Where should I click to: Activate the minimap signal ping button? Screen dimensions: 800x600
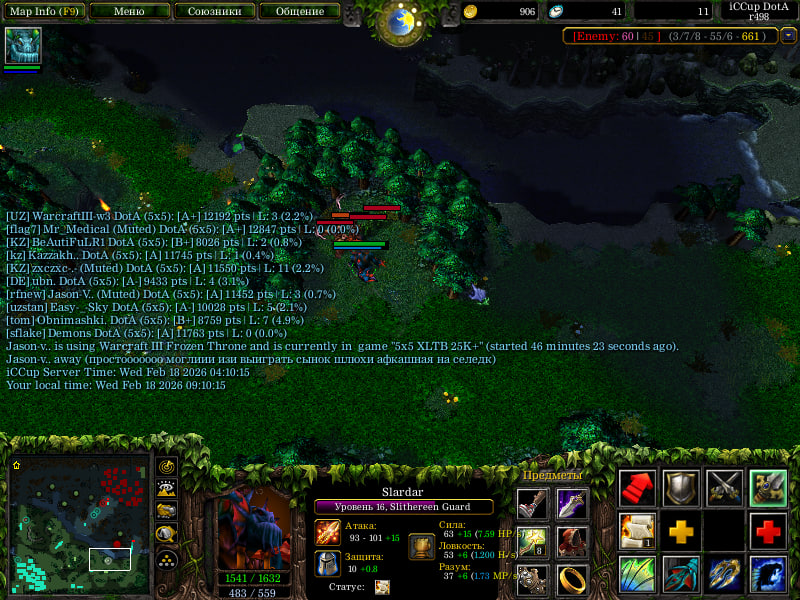pyautogui.click(x=167, y=466)
